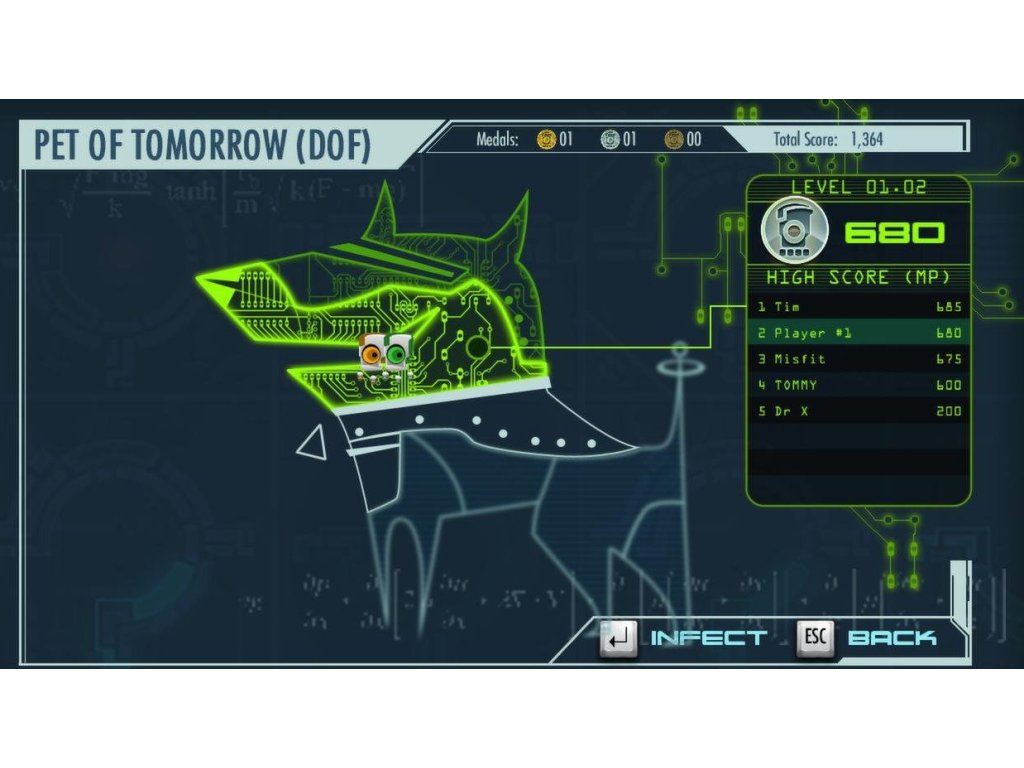
Task: Choose the Player #1 high score row
Action: (x=859, y=333)
